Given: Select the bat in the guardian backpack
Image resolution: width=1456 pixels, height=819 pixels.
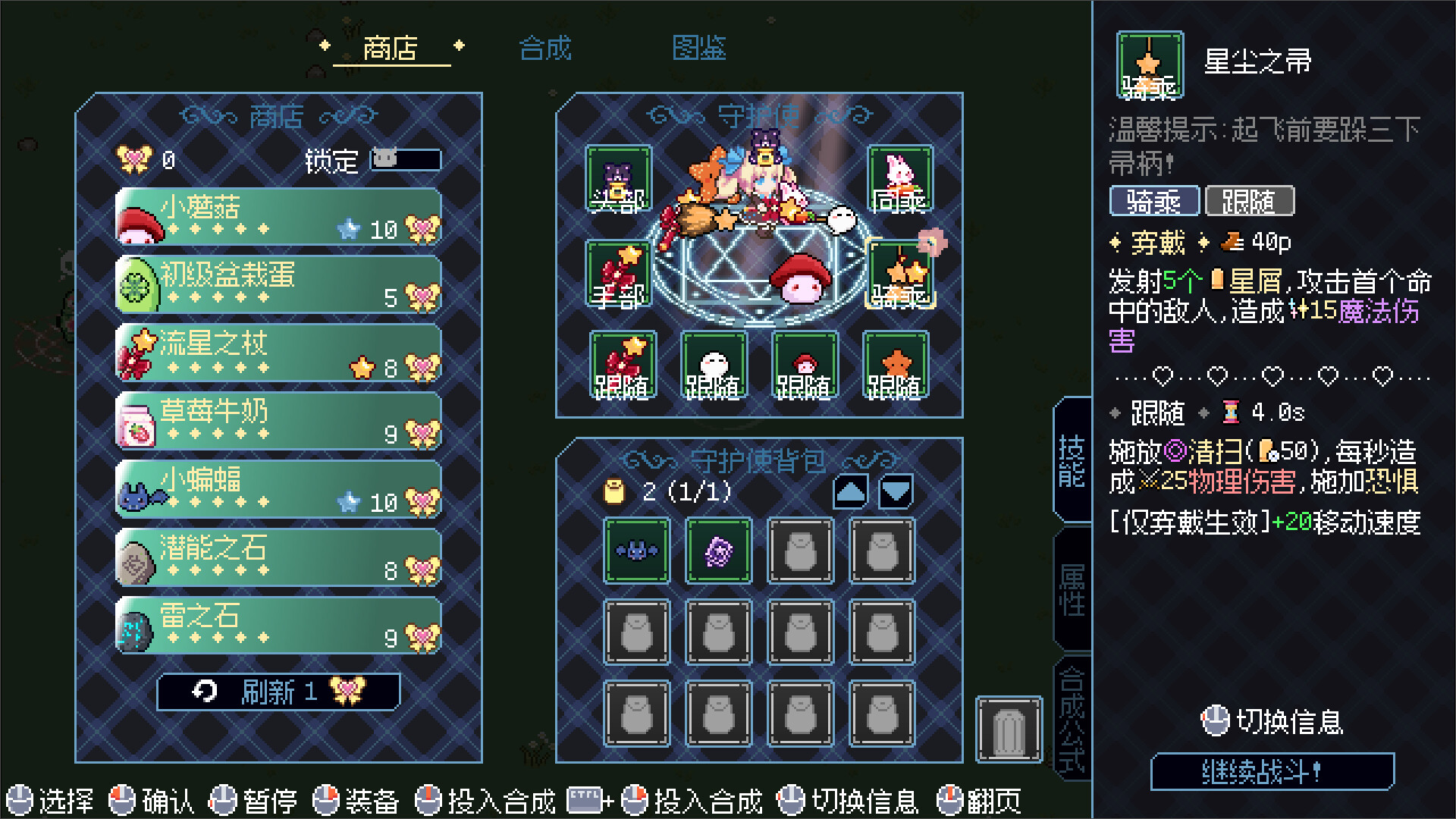Looking at the screenshot, I should (635, 550).
